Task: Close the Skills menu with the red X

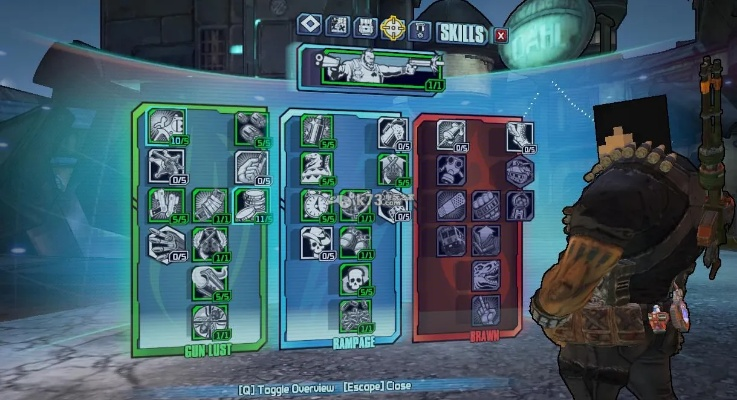Action: [x=502, y=36]
